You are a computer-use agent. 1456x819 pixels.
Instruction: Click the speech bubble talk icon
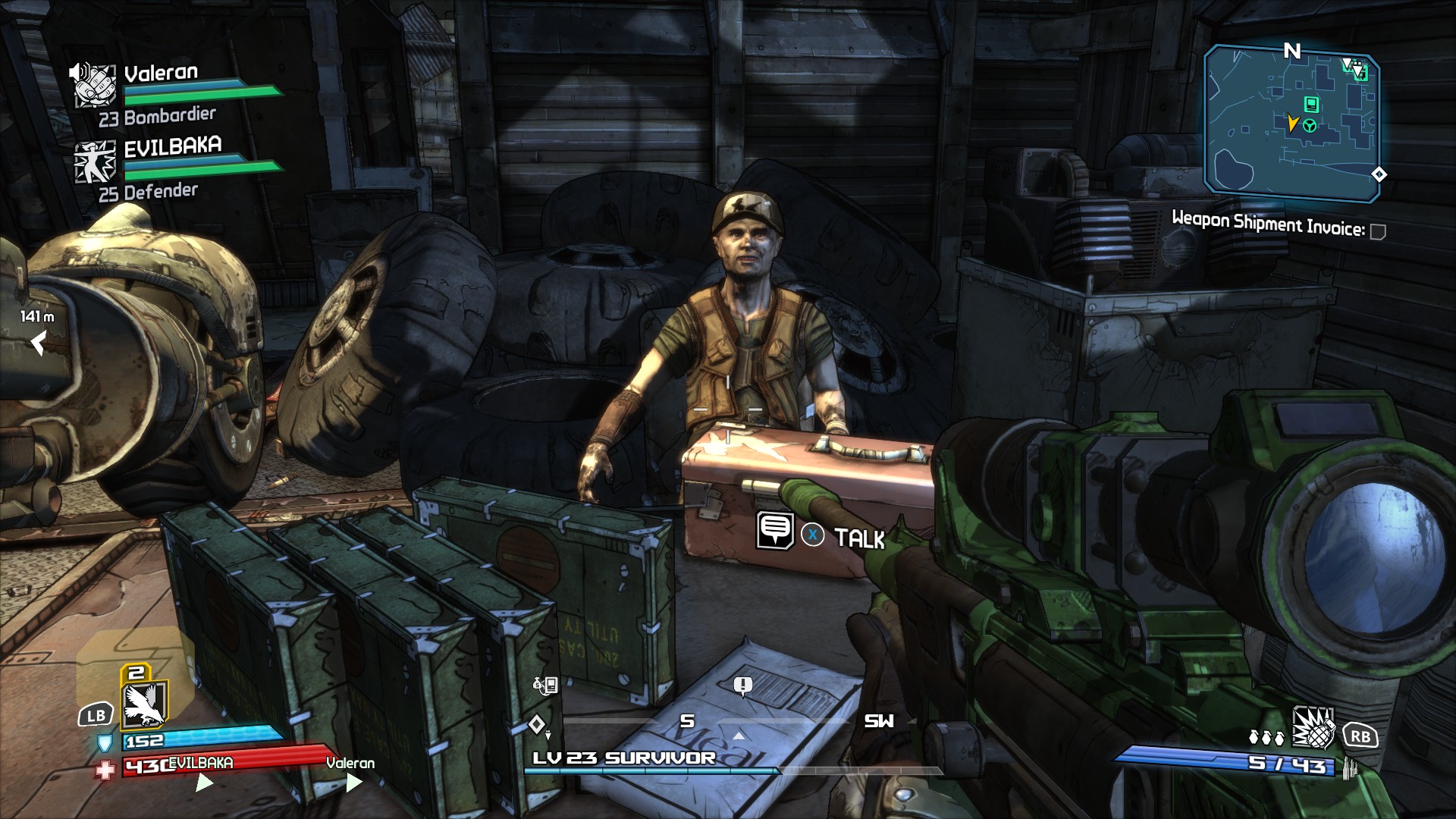[x=775, y=530]
